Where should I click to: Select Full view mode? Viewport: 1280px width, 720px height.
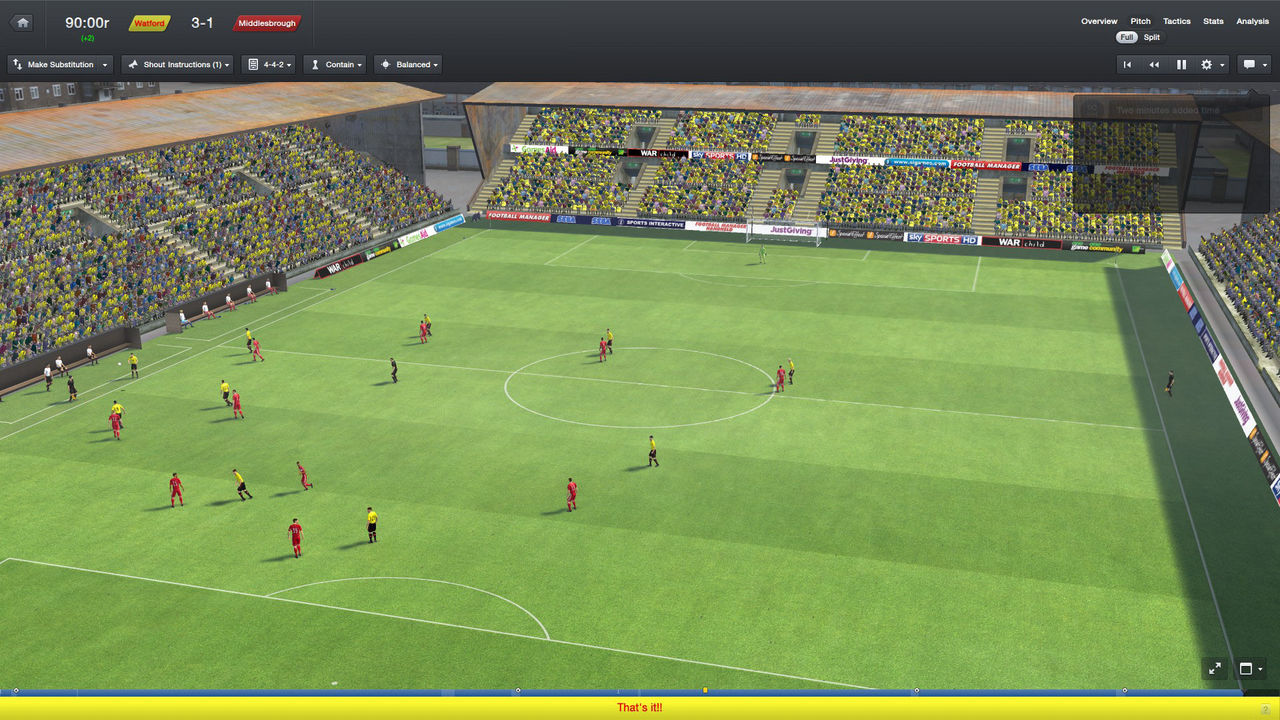(1126, 37)
